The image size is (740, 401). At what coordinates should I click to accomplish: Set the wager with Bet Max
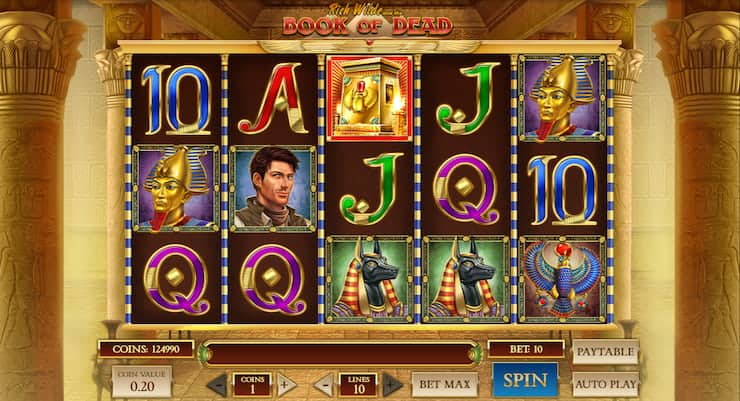(x=443, y=384)
